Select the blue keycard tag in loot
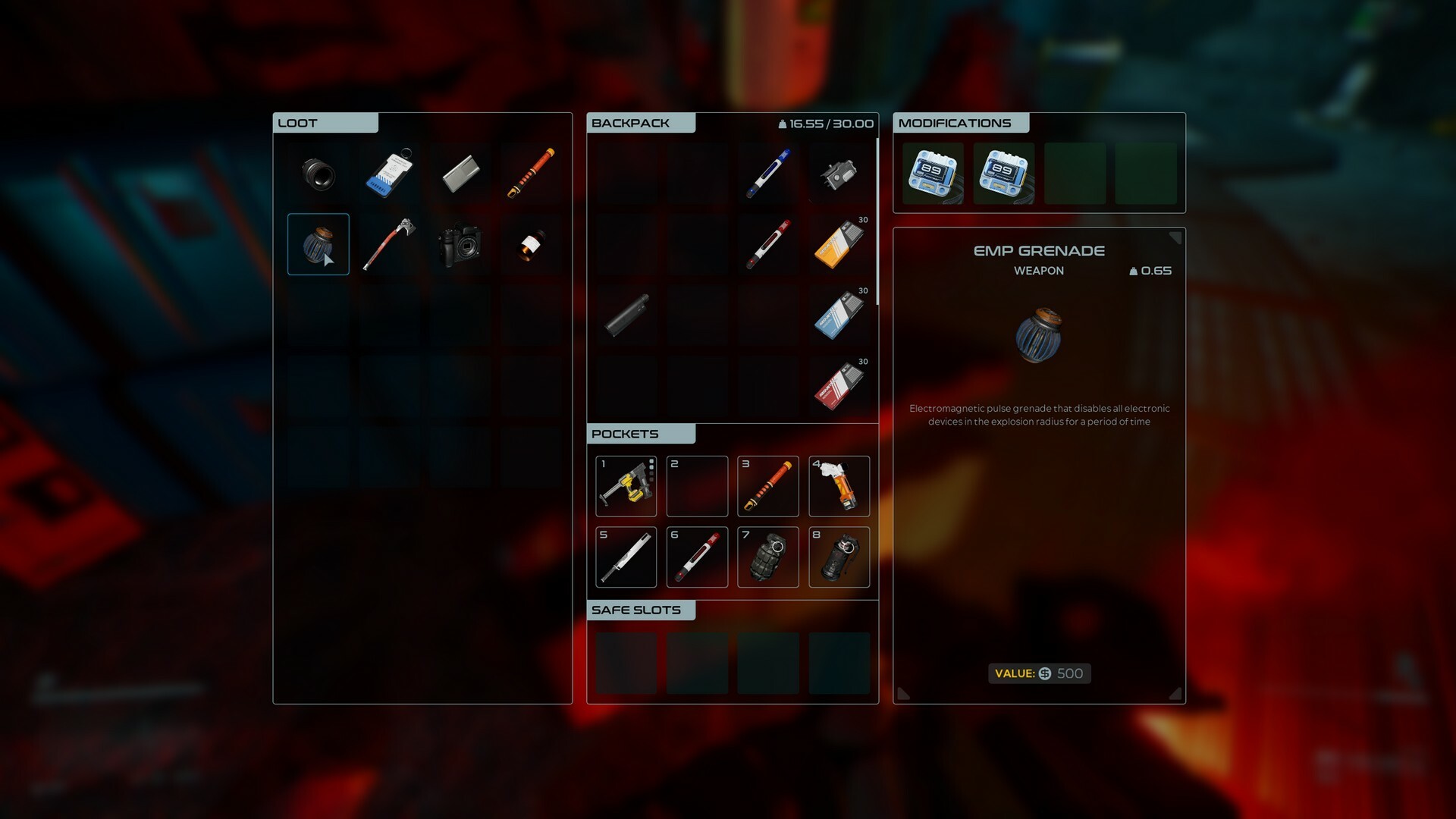Image resolution: width=1456 pixels, height=819 pixels. [x=389, y=173]
